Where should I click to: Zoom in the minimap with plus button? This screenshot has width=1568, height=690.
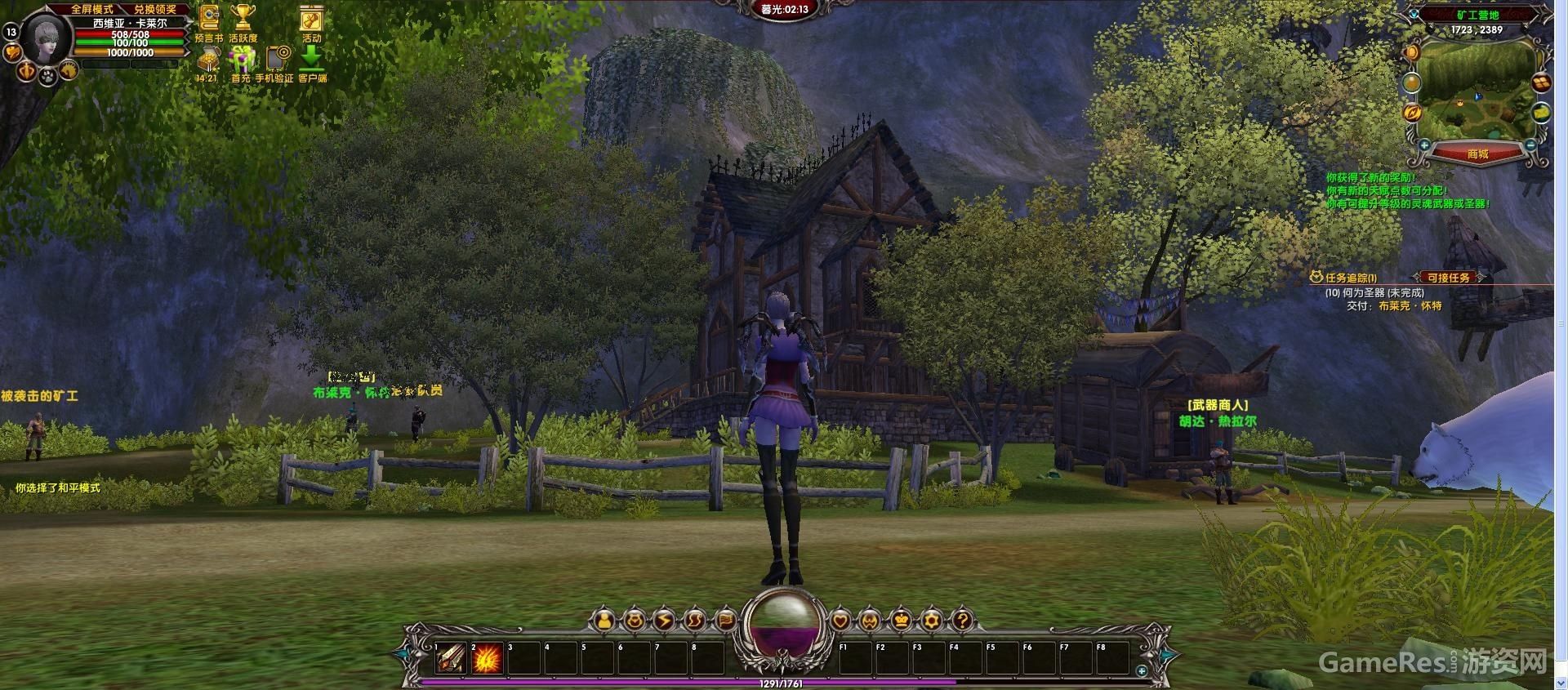[x=1424, y=145]
